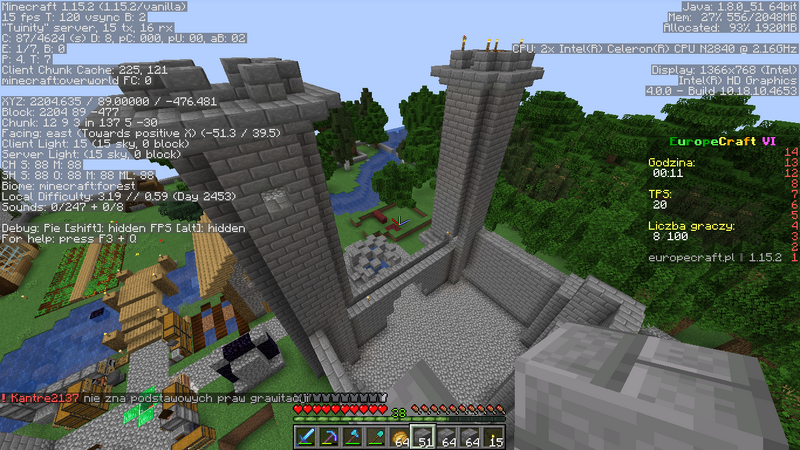Switch to the diamond shovel slot
This screenshot has height=450, width=800.
coord(375,436)
